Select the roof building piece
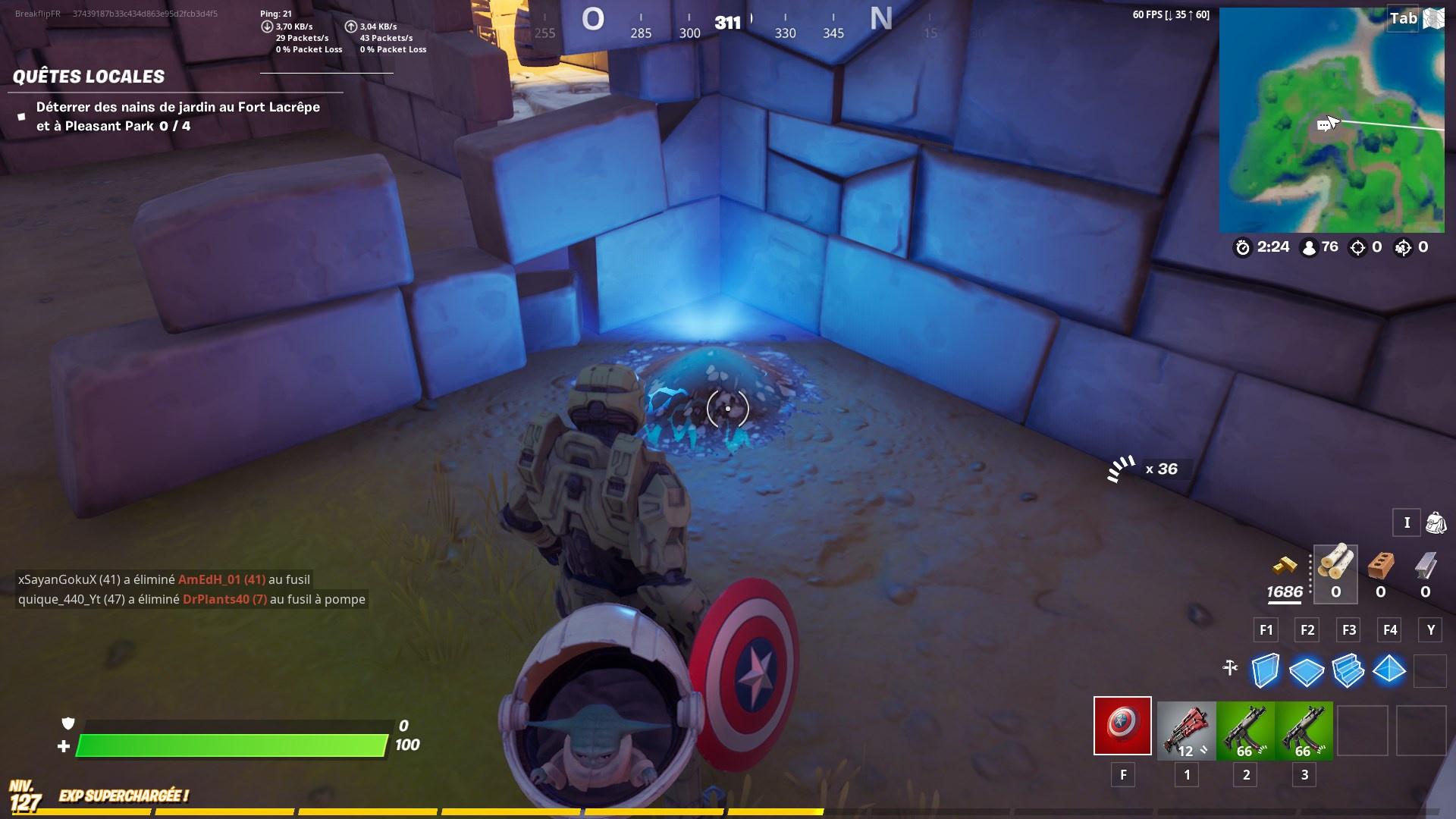 click(1389, 671)
